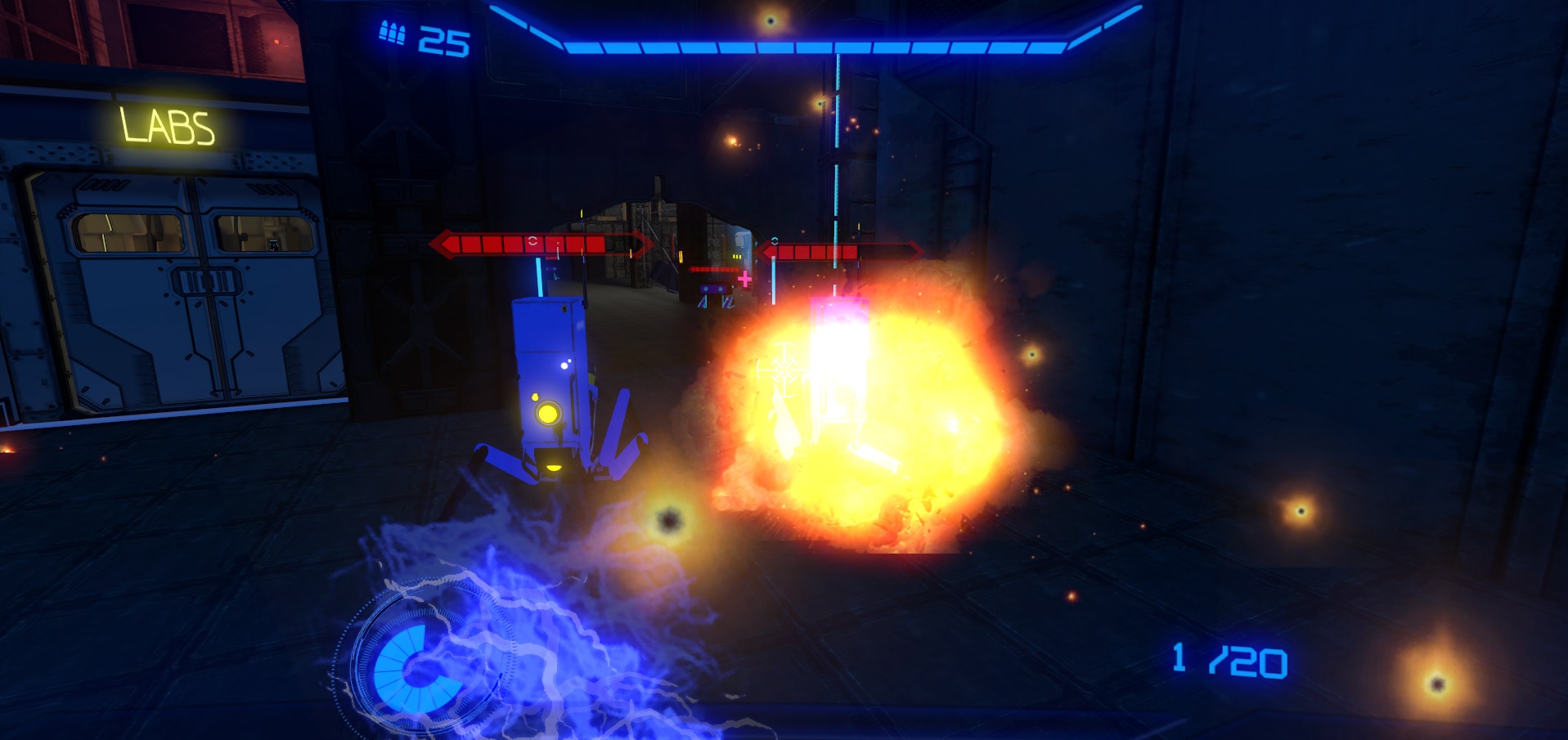Viewport: 1568px width, 740px height.
Task: Click the spinning circle above the right health bar
Action: click(x=775, y=240)
